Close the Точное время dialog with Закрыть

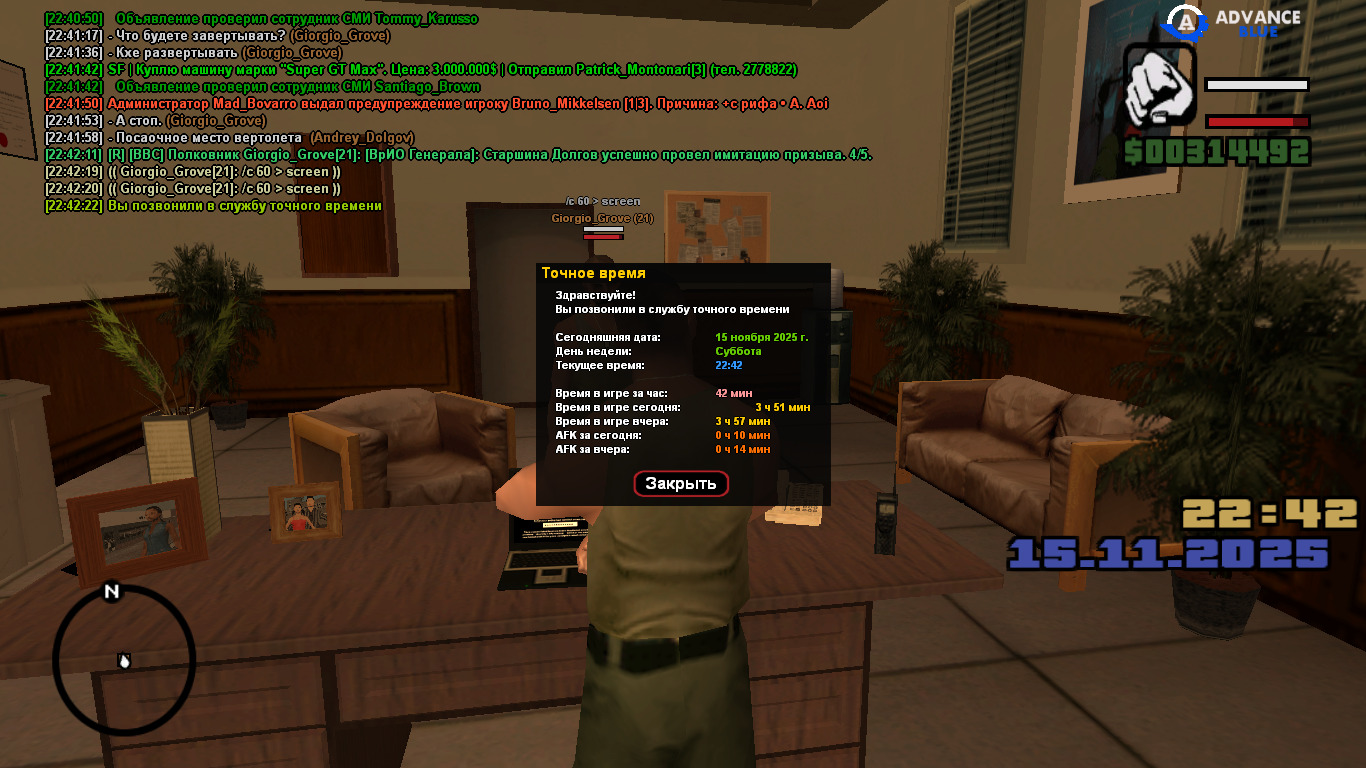click(681, 484)
